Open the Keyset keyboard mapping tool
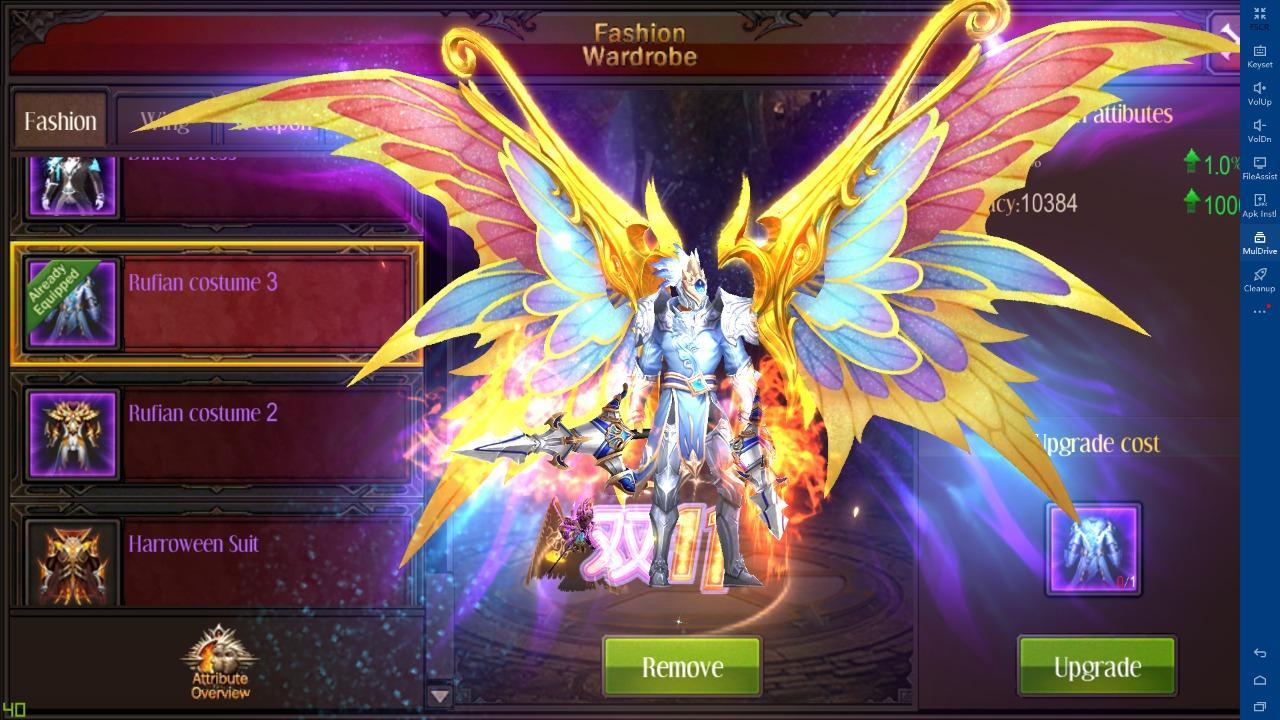1280x720 pixels. 1258,55
